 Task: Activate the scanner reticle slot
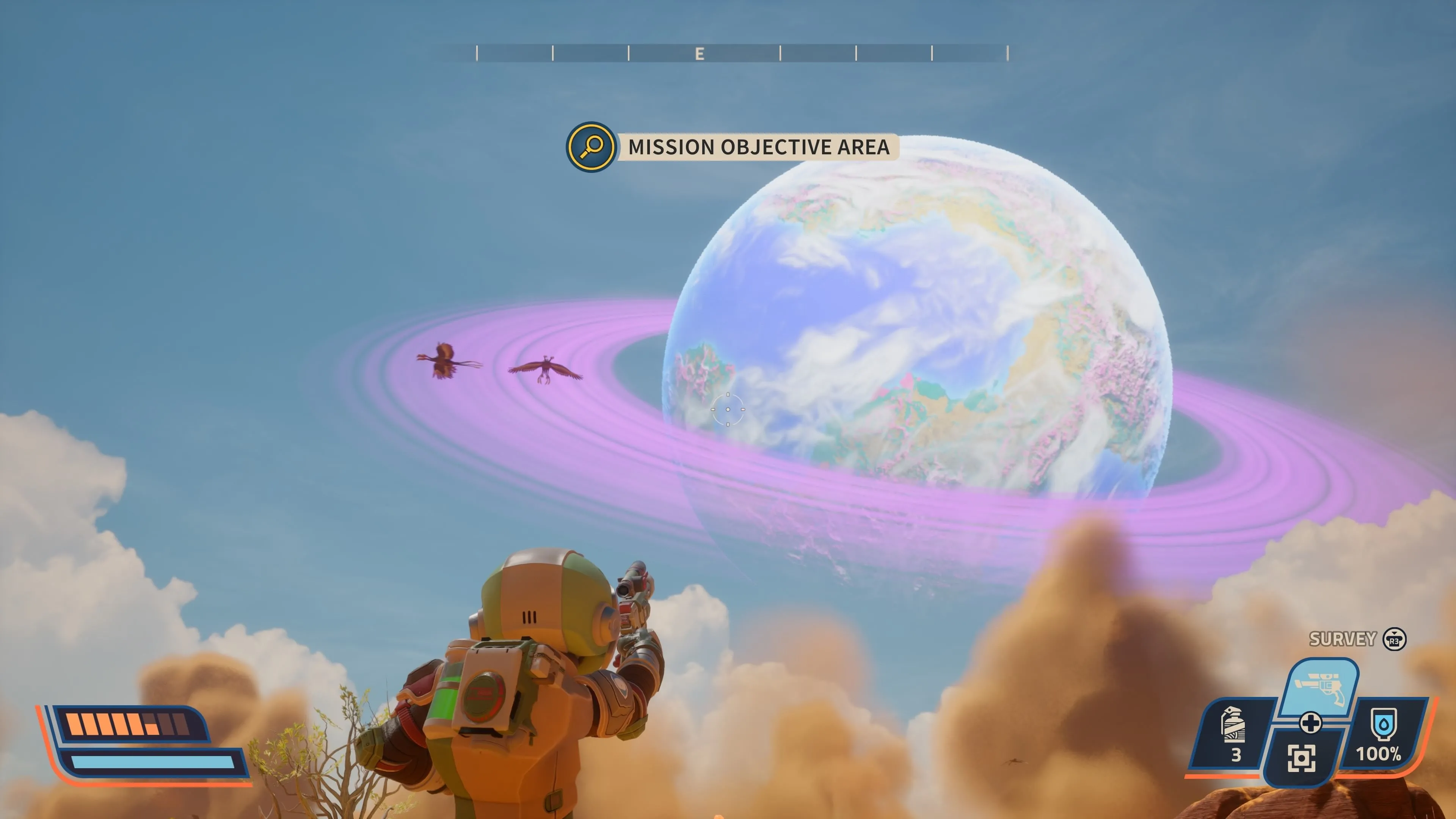click(x=1301, y=758)
